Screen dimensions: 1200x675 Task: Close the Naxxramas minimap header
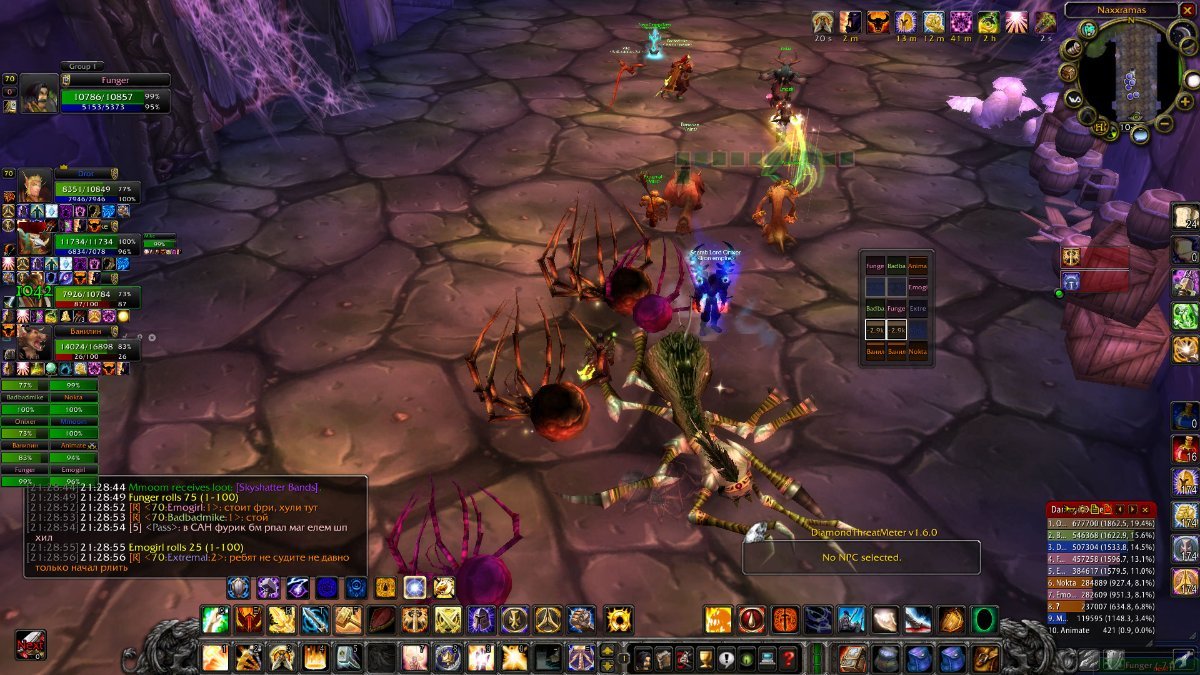coord(1187,9)
